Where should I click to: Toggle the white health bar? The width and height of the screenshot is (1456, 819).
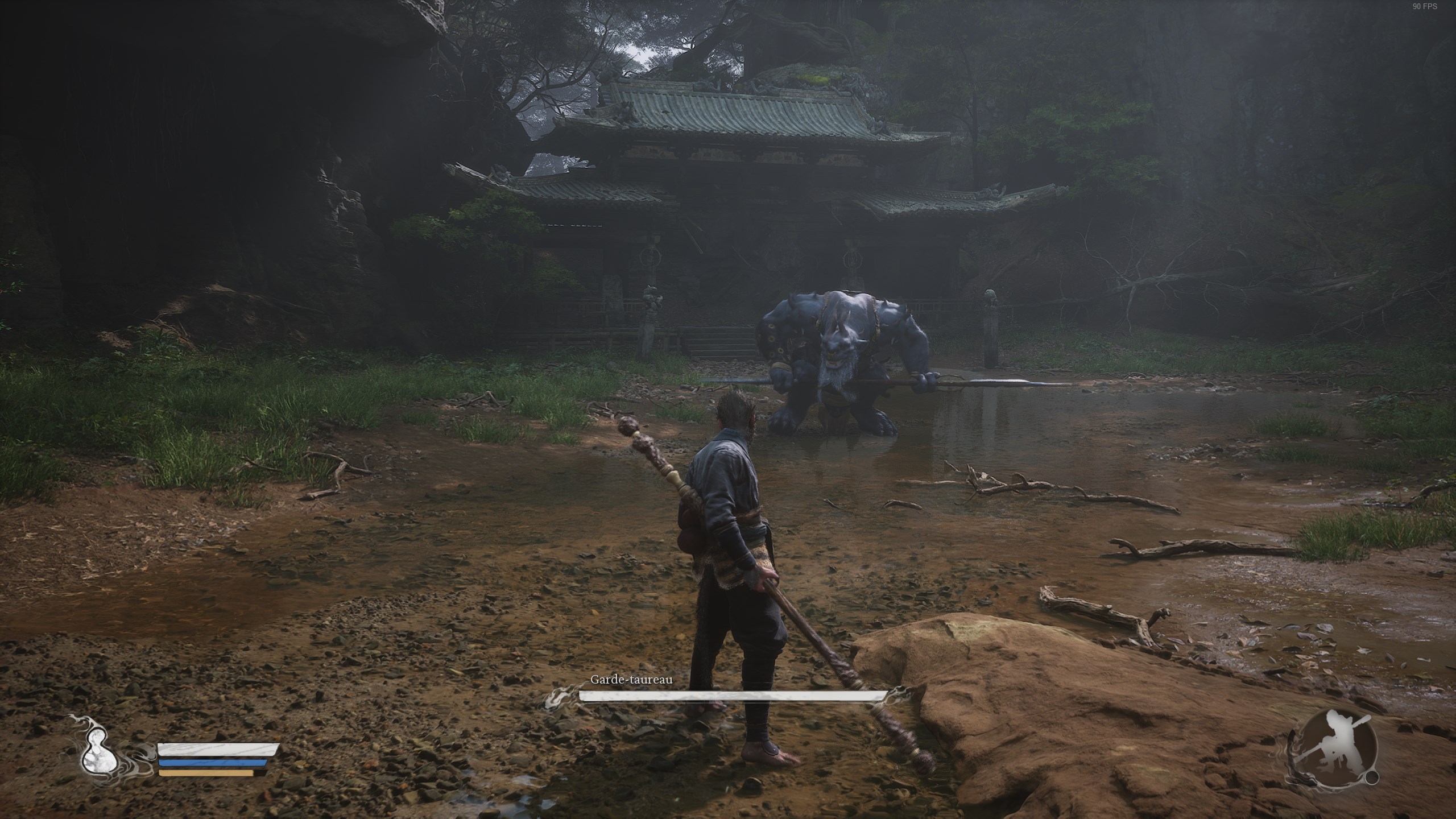[220, 750]
